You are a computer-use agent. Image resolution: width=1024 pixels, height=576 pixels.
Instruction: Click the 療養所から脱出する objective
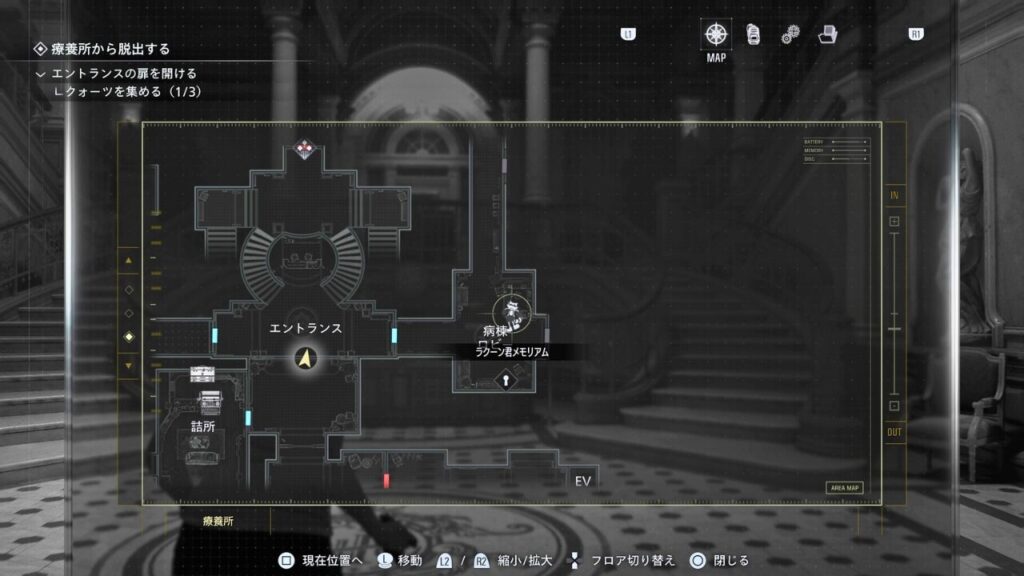click(110, 48)
